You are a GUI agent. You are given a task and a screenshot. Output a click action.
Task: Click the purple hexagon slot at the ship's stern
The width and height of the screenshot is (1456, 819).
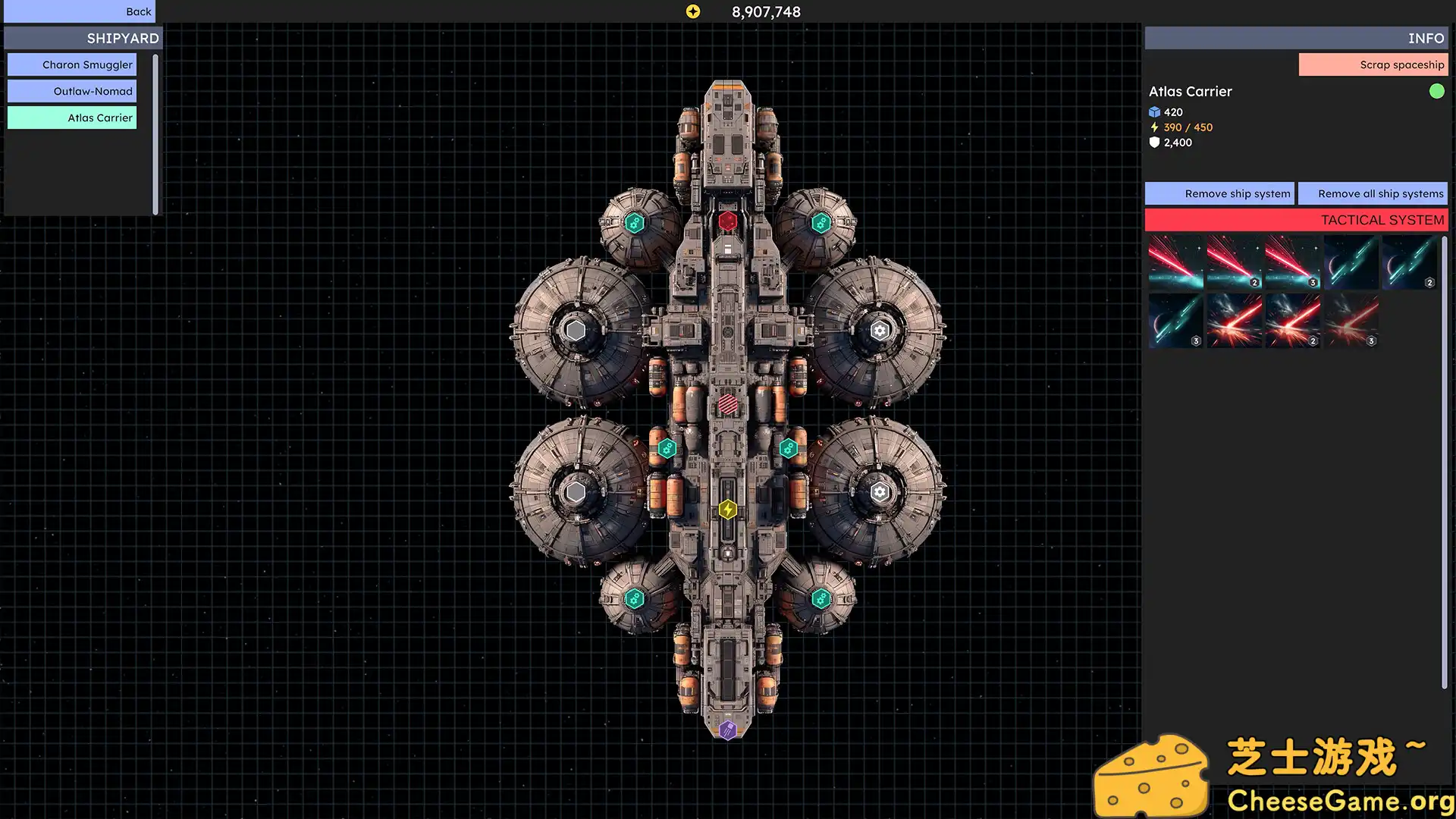[727, 730]
